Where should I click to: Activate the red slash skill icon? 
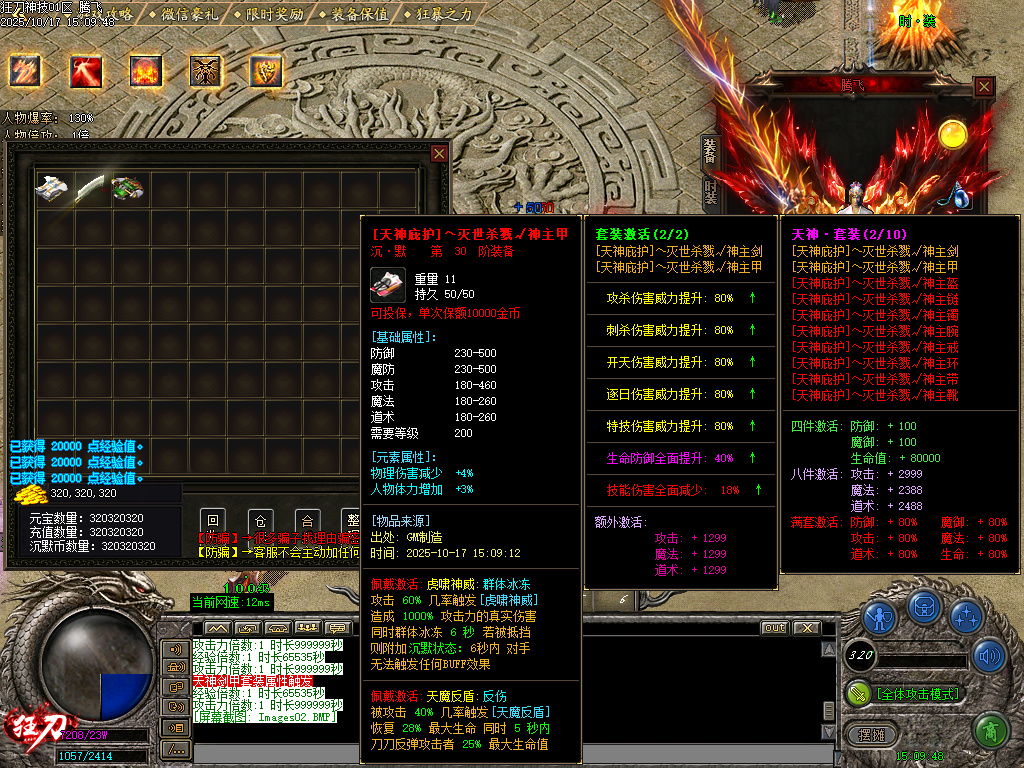point(86,71)
